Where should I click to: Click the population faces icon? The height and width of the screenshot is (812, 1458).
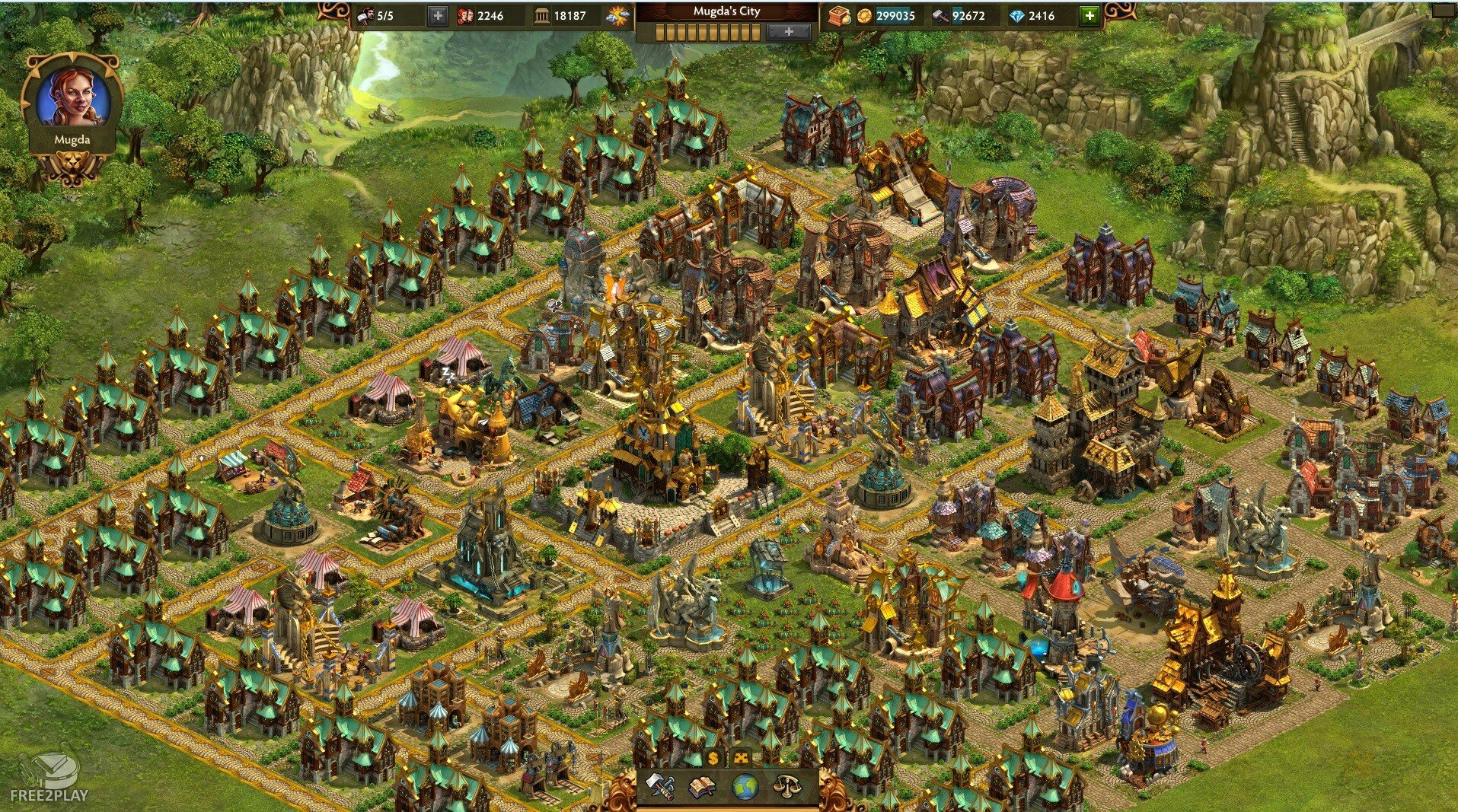pyautogui.click(x=464, y=15)
